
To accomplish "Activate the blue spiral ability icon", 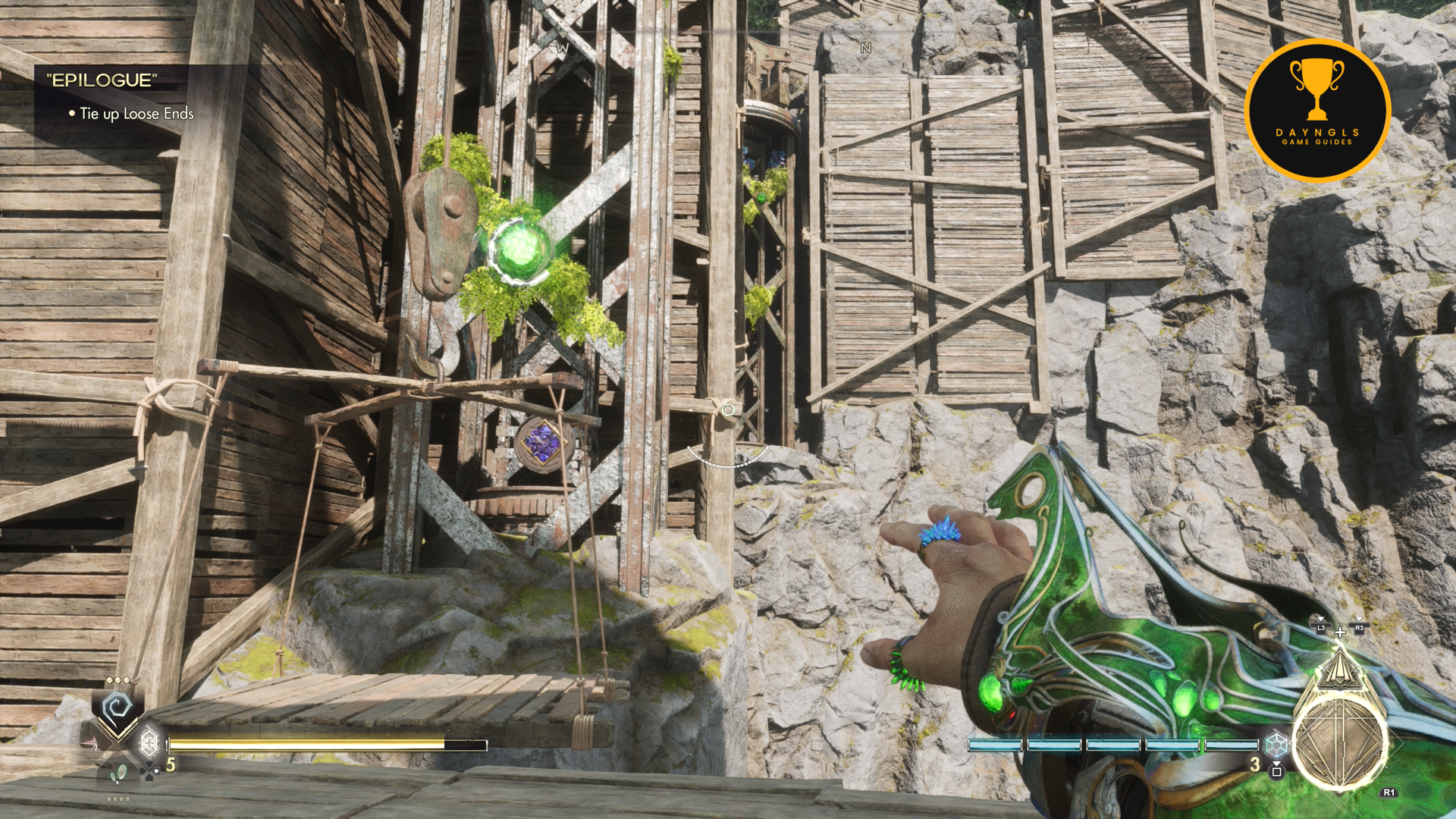I will pos(118,709).
